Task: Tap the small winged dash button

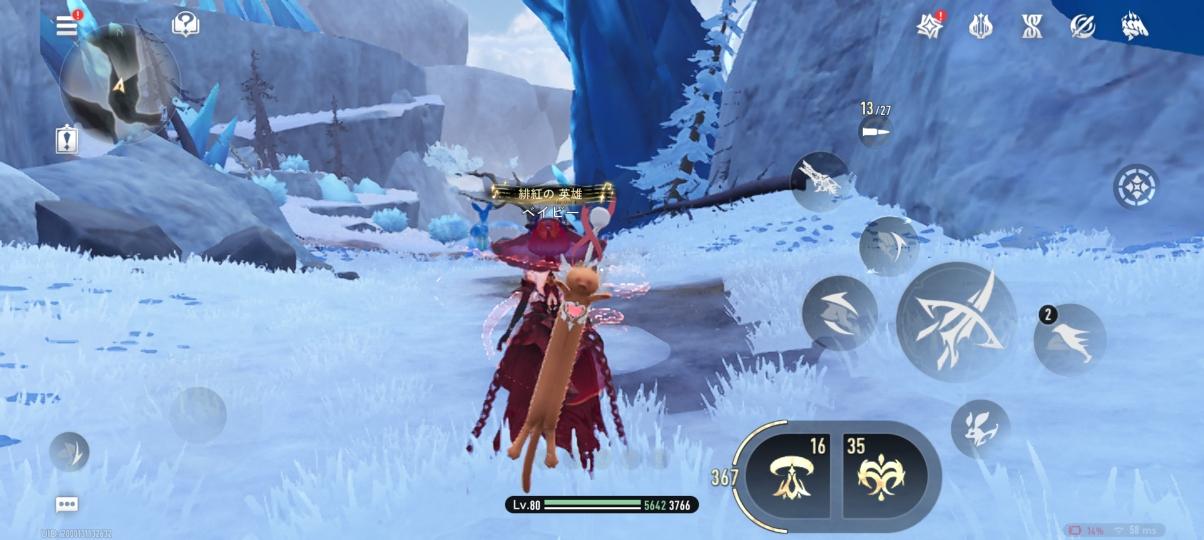Action: 69,452
